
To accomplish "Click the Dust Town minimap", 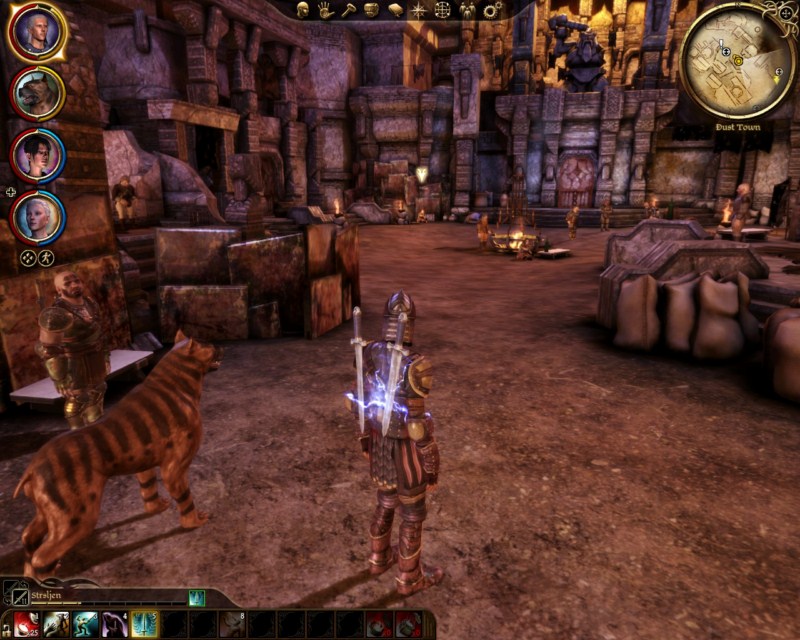I will point(737,60).
